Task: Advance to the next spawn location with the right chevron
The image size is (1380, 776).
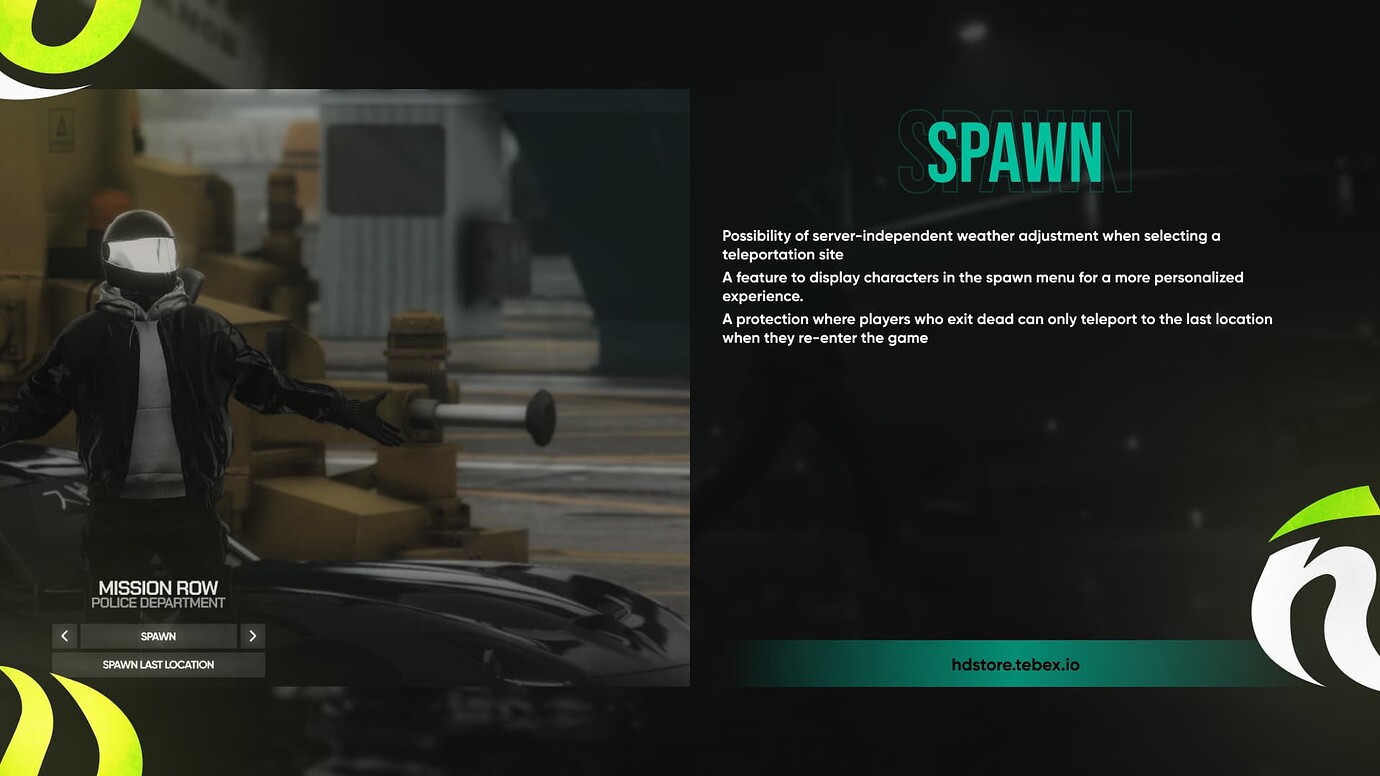Action: [252, 636]
